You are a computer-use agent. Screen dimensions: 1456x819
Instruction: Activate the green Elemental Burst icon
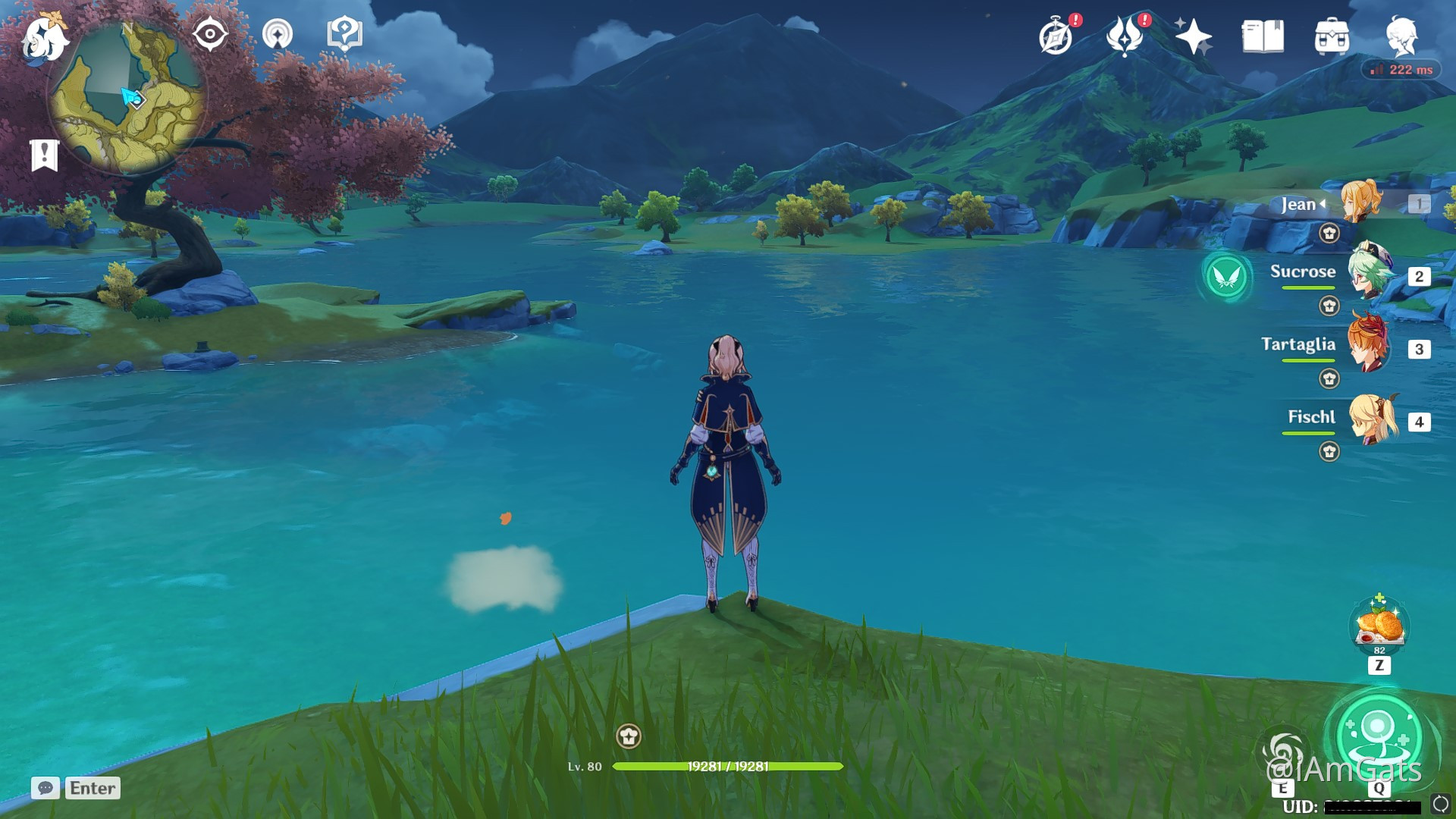(x=1379, y=734)
